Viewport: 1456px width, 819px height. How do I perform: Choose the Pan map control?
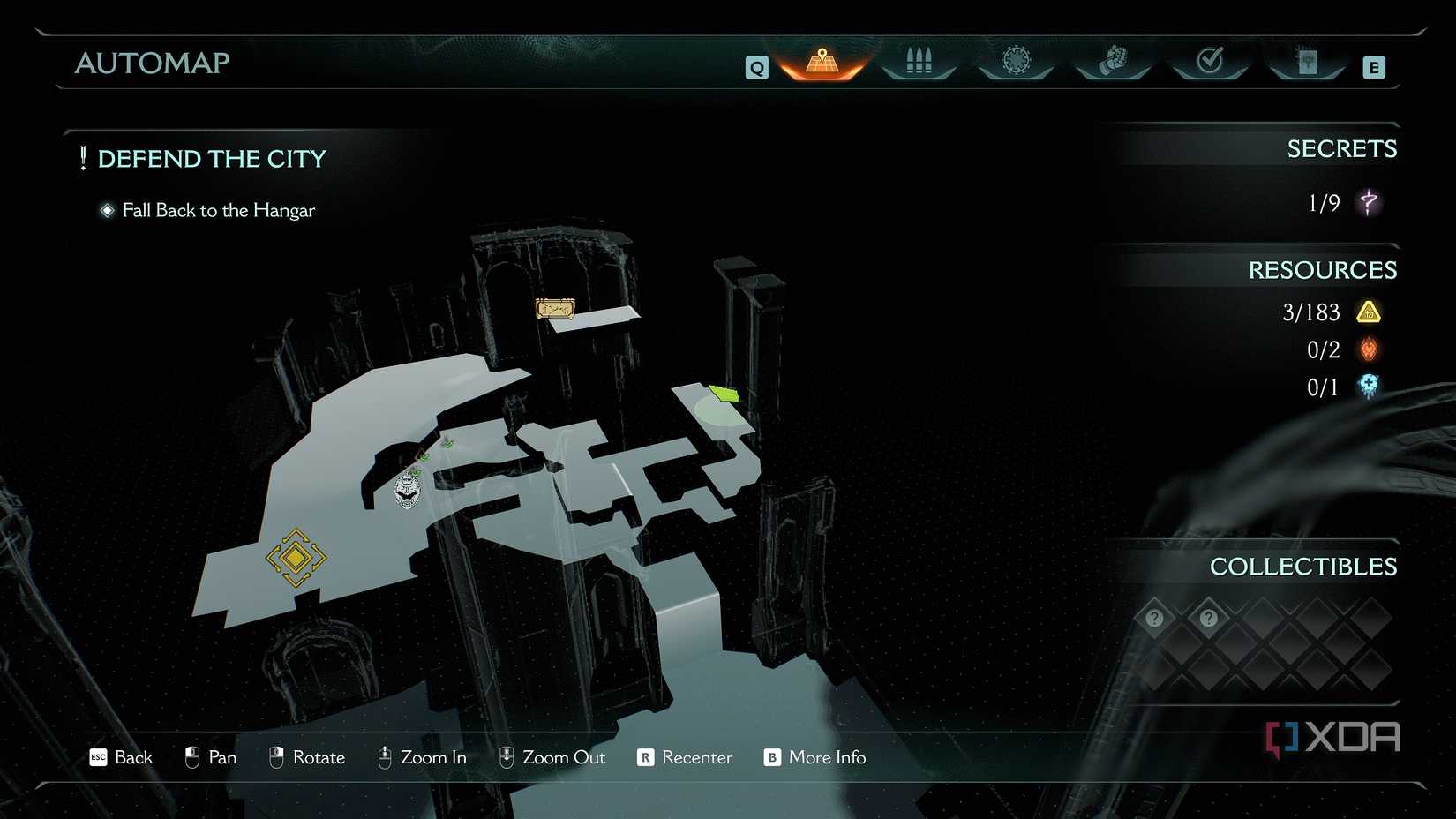pos(211,757)
